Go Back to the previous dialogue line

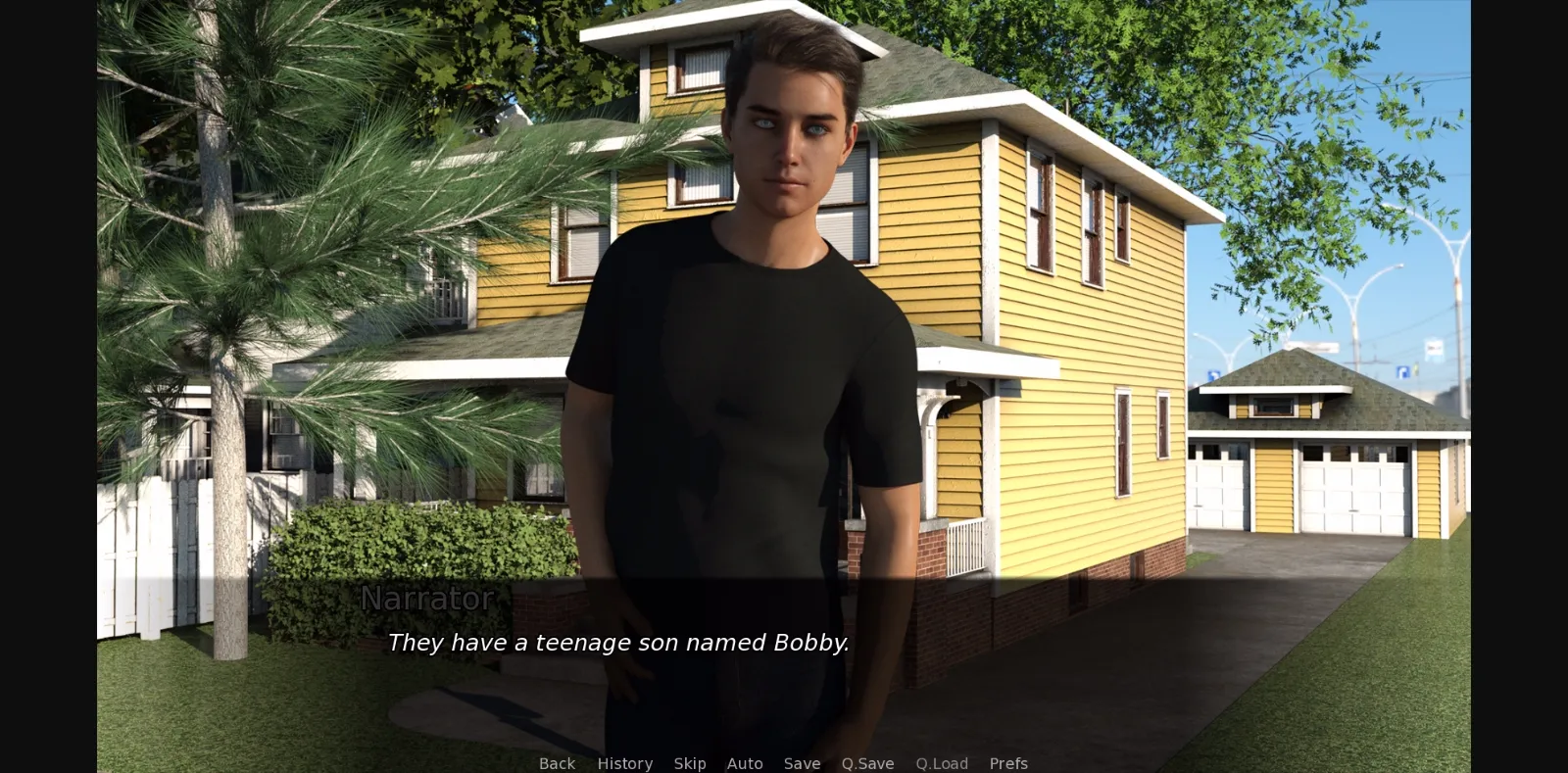[556, 763]
